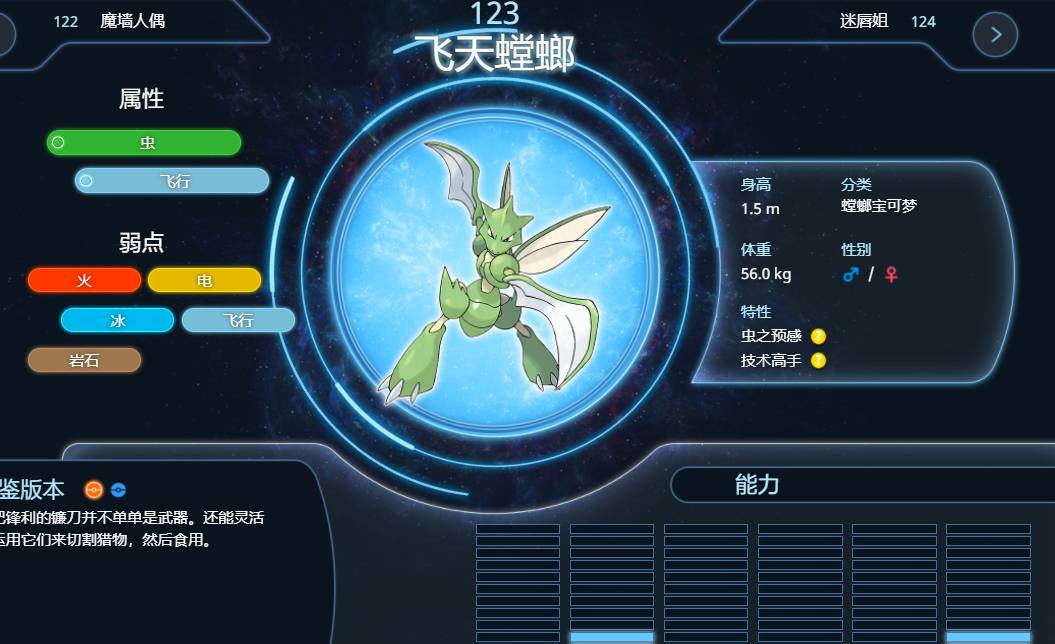Switch to the orange Poké Ball version

[x=93, y=490]
